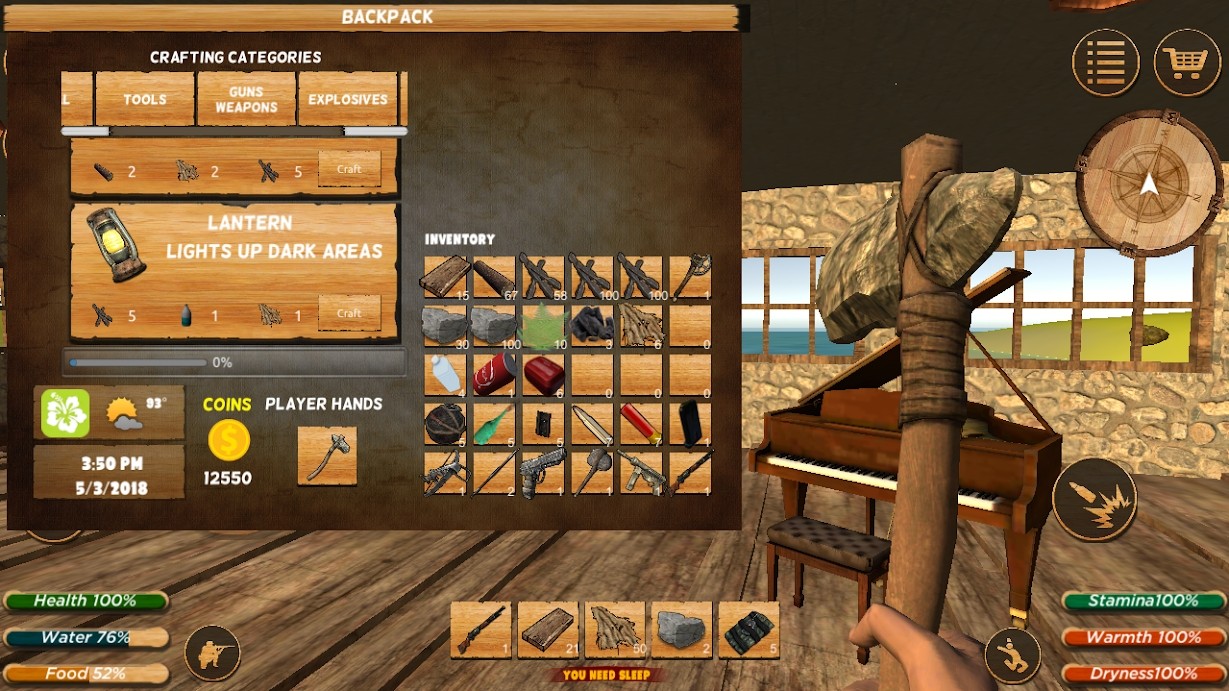Click the compass minimap
Viewport: 1229px width, 691px height.
tap(1148, 184)
